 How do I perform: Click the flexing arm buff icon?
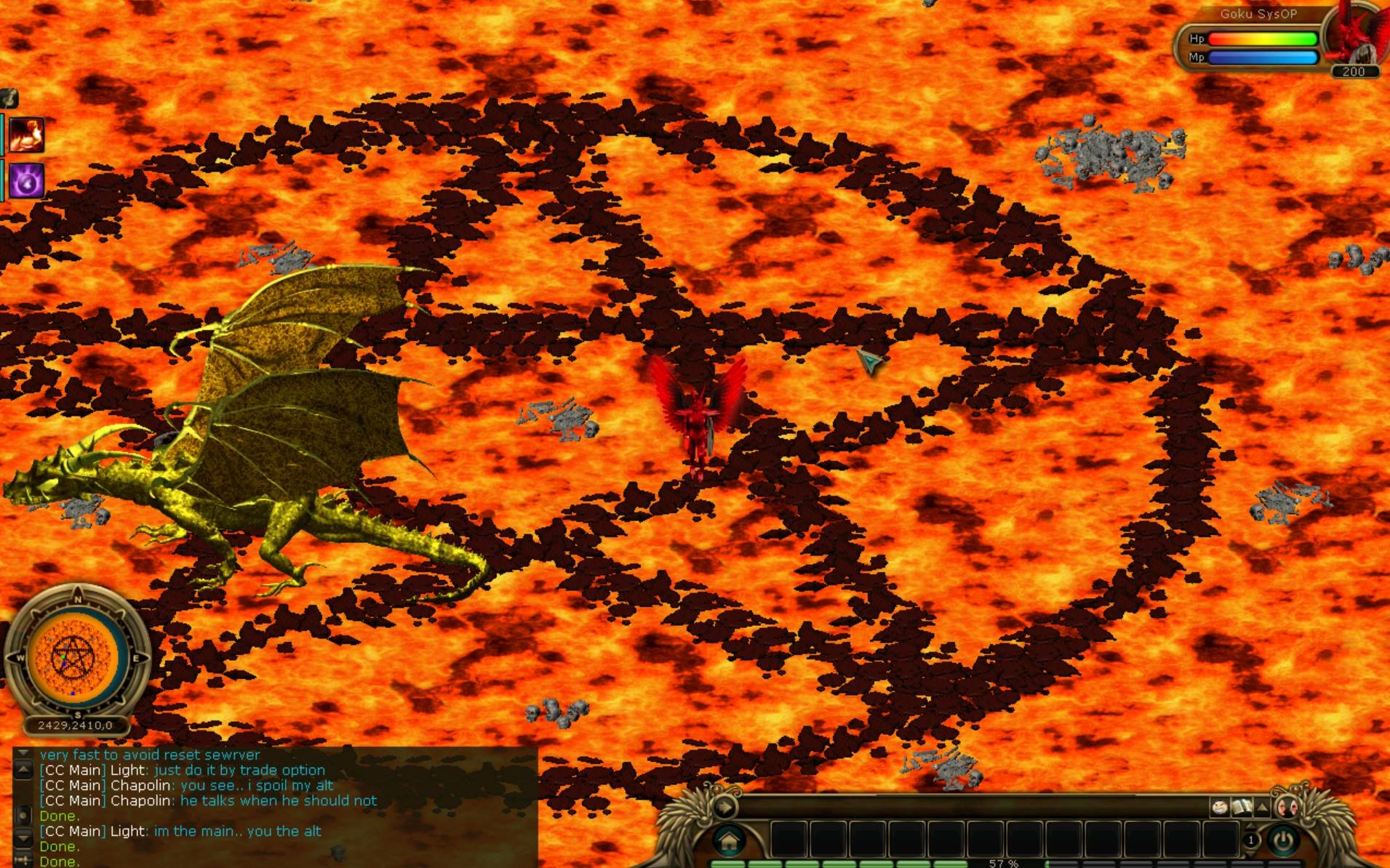(27, 135)
